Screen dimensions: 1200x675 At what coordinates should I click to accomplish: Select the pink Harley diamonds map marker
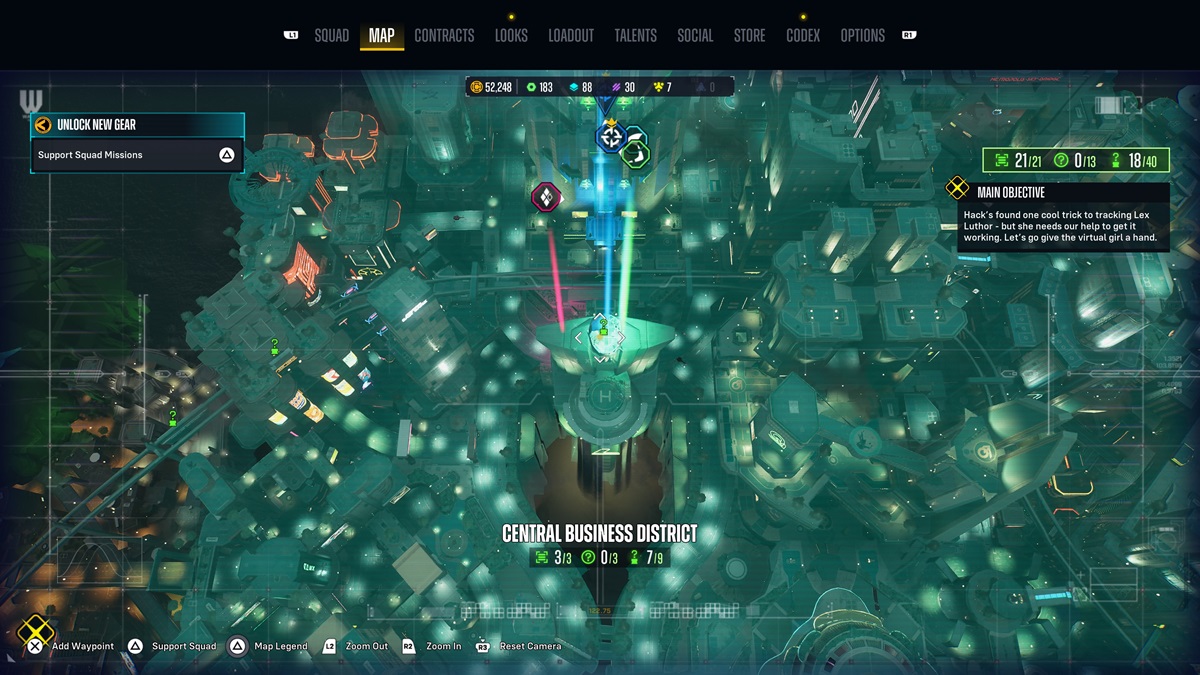[x=546, y=196]
